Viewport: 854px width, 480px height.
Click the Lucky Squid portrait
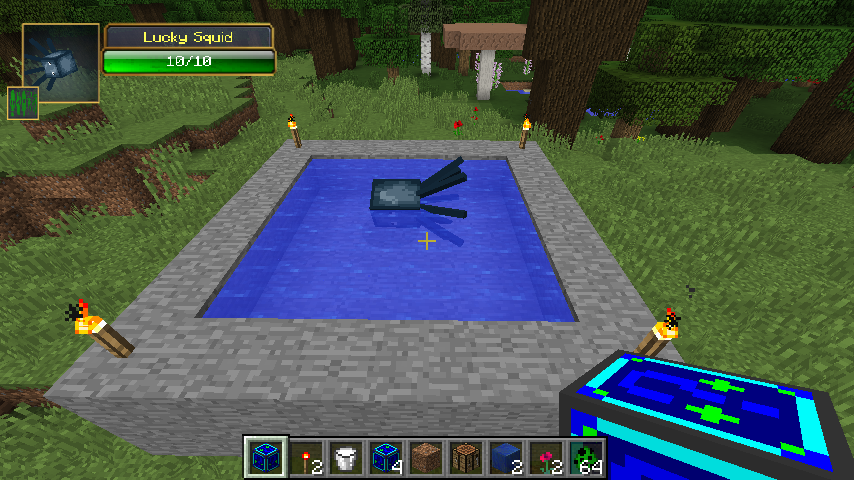(60, 64)
